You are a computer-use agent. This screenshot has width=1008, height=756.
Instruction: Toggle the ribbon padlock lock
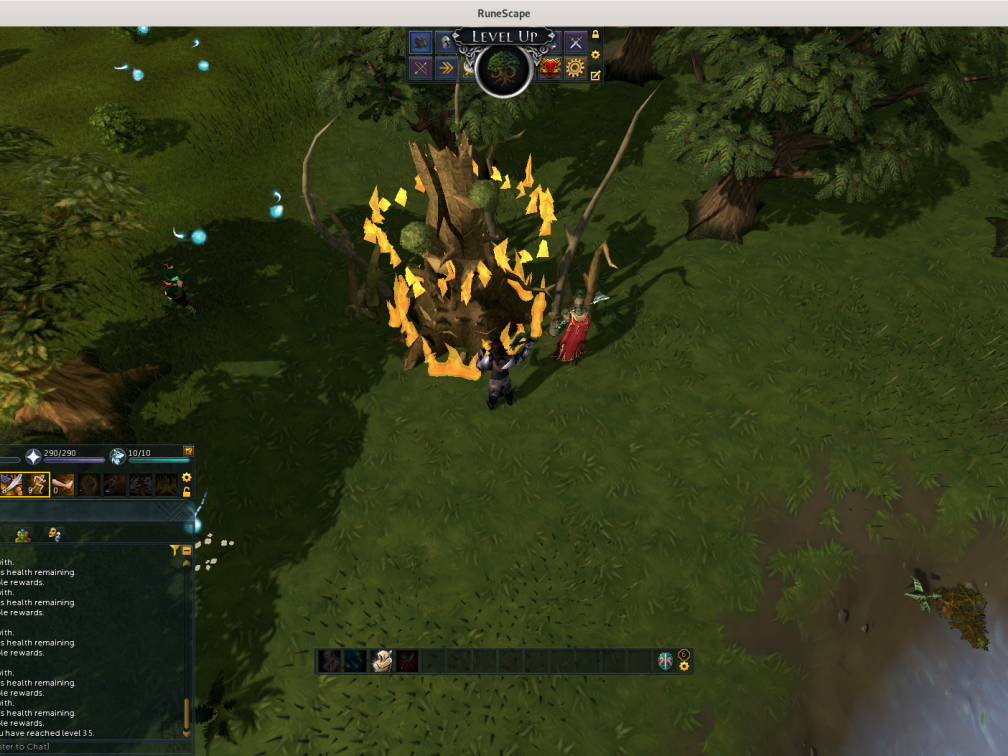[596, 35]
